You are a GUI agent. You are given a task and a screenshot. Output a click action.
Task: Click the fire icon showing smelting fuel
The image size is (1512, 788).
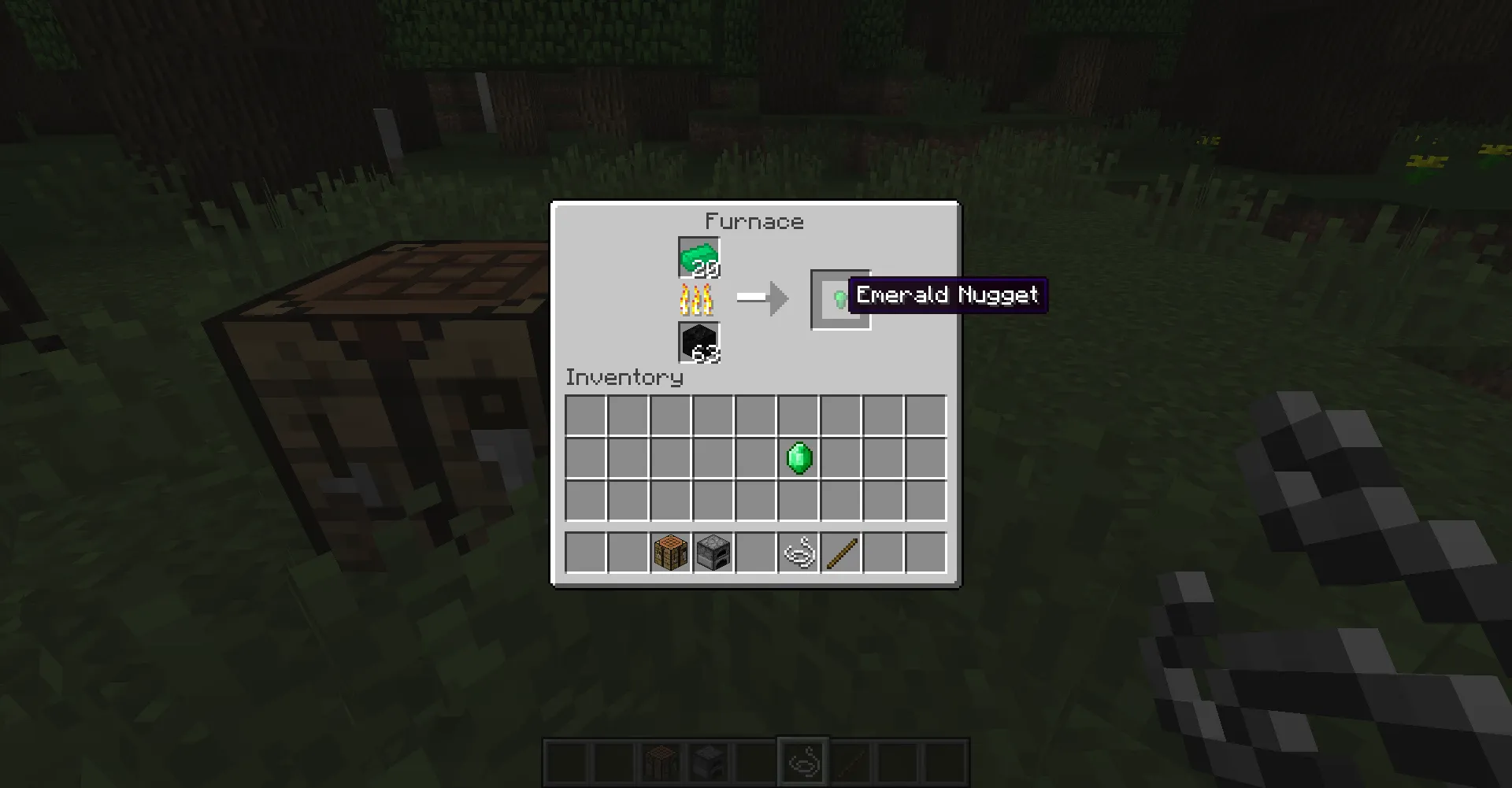point(697,298)
